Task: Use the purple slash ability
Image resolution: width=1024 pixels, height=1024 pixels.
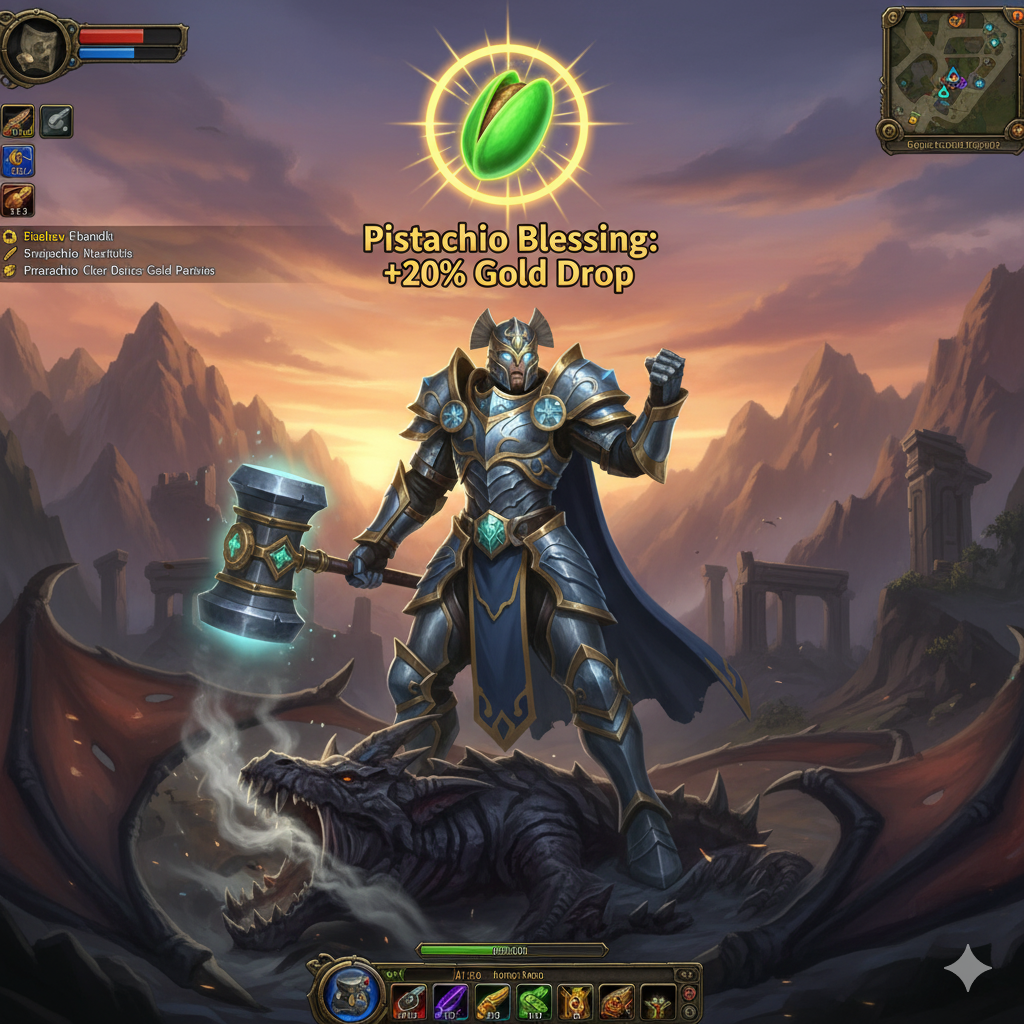Action: coord(450,1001)
